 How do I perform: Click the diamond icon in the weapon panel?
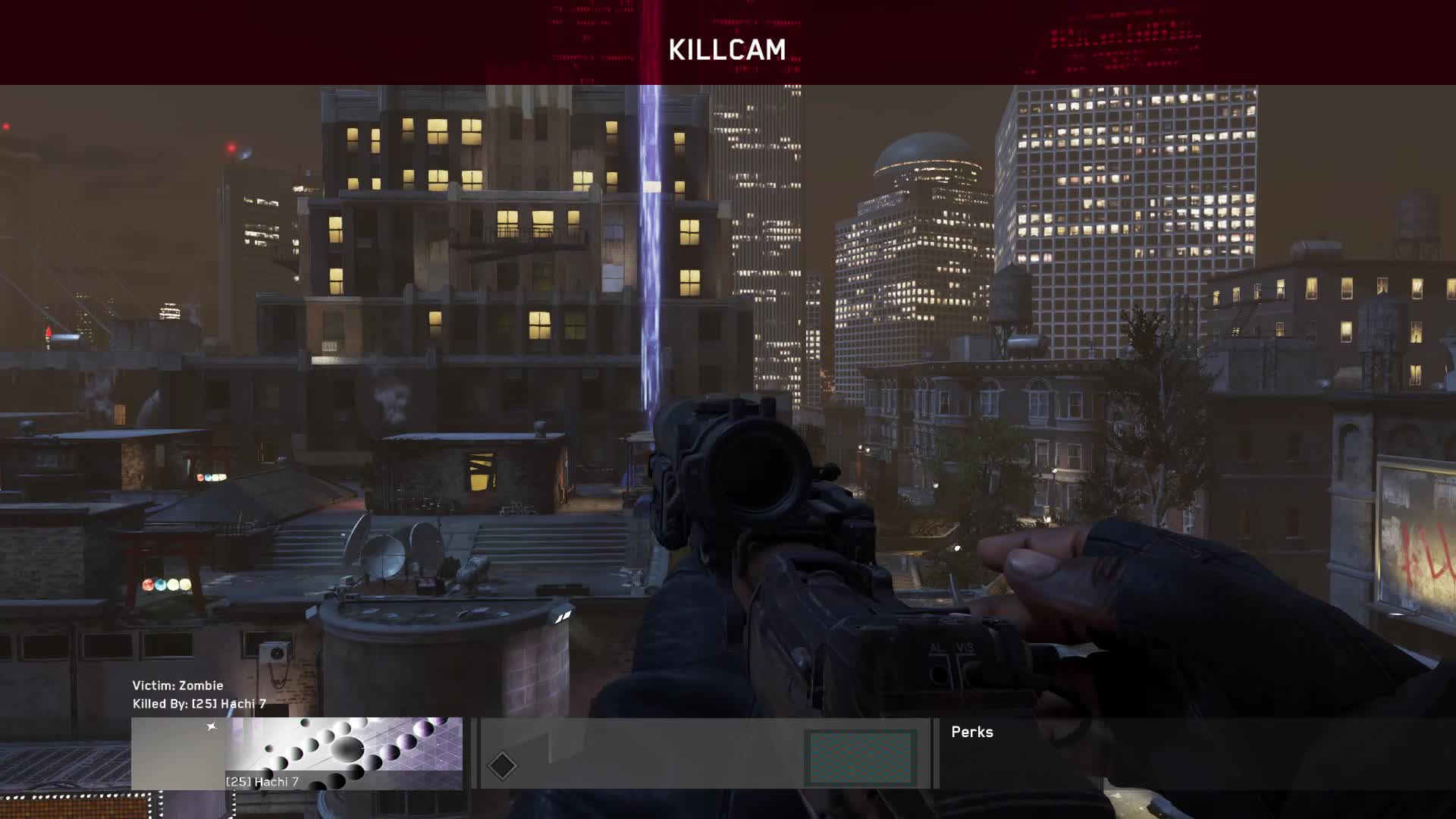click(x=502, y=765)
